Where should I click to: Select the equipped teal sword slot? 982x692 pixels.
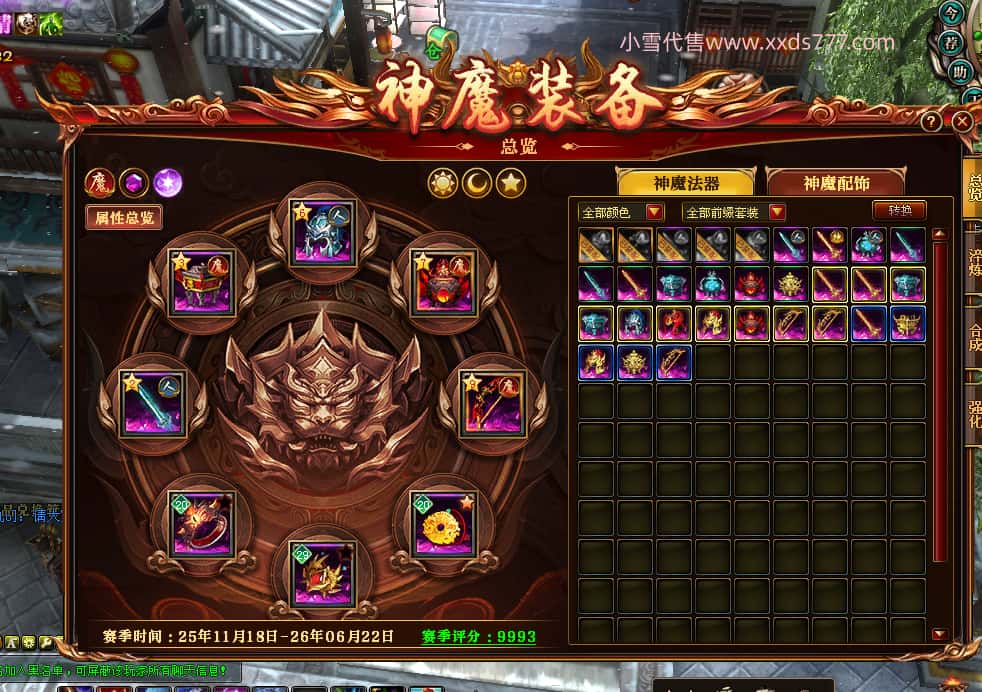click(x=153, y=403)
